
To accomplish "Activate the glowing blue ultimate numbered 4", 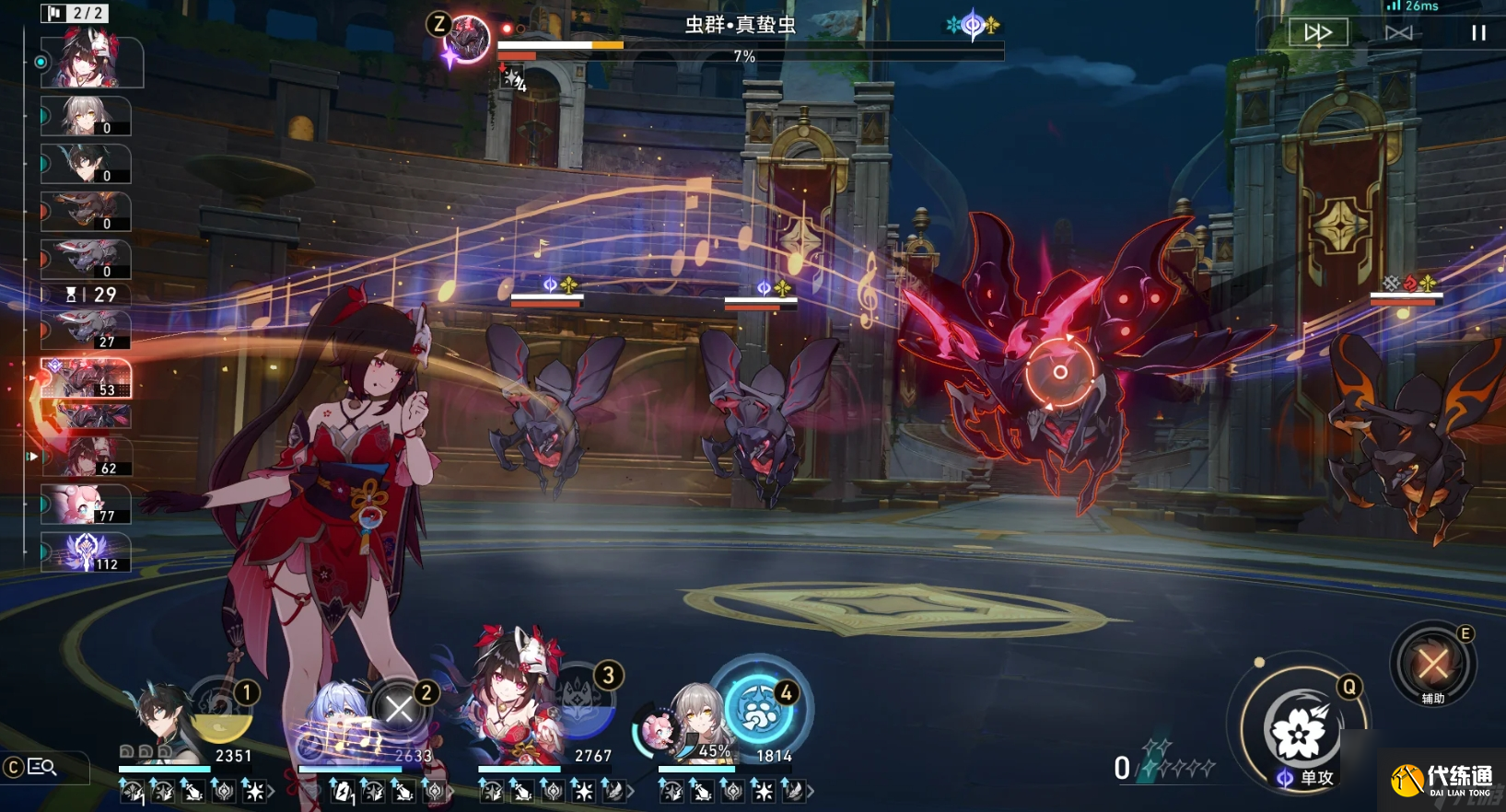I will 760,709.
